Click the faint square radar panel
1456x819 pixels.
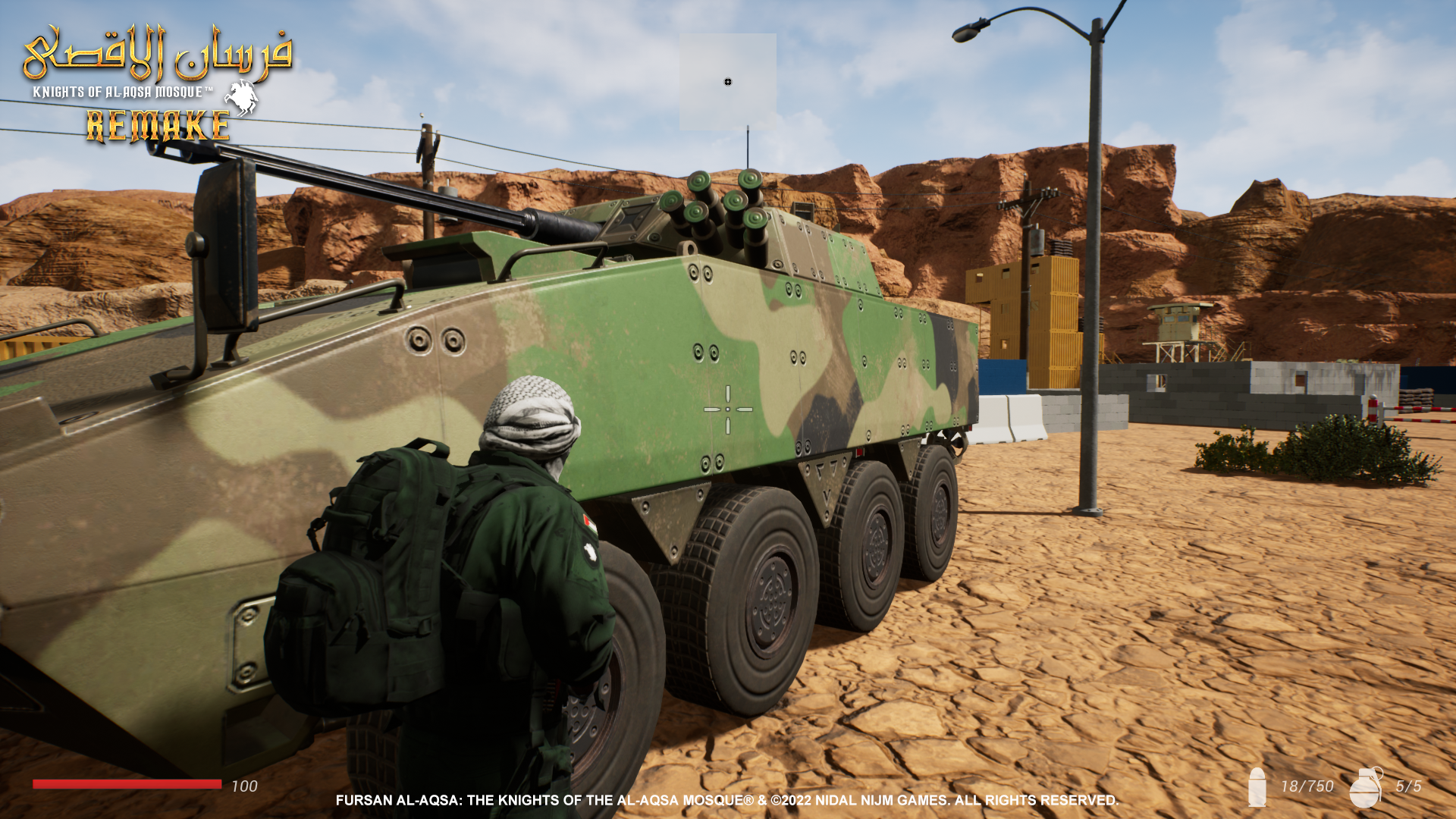coord(727,82)
